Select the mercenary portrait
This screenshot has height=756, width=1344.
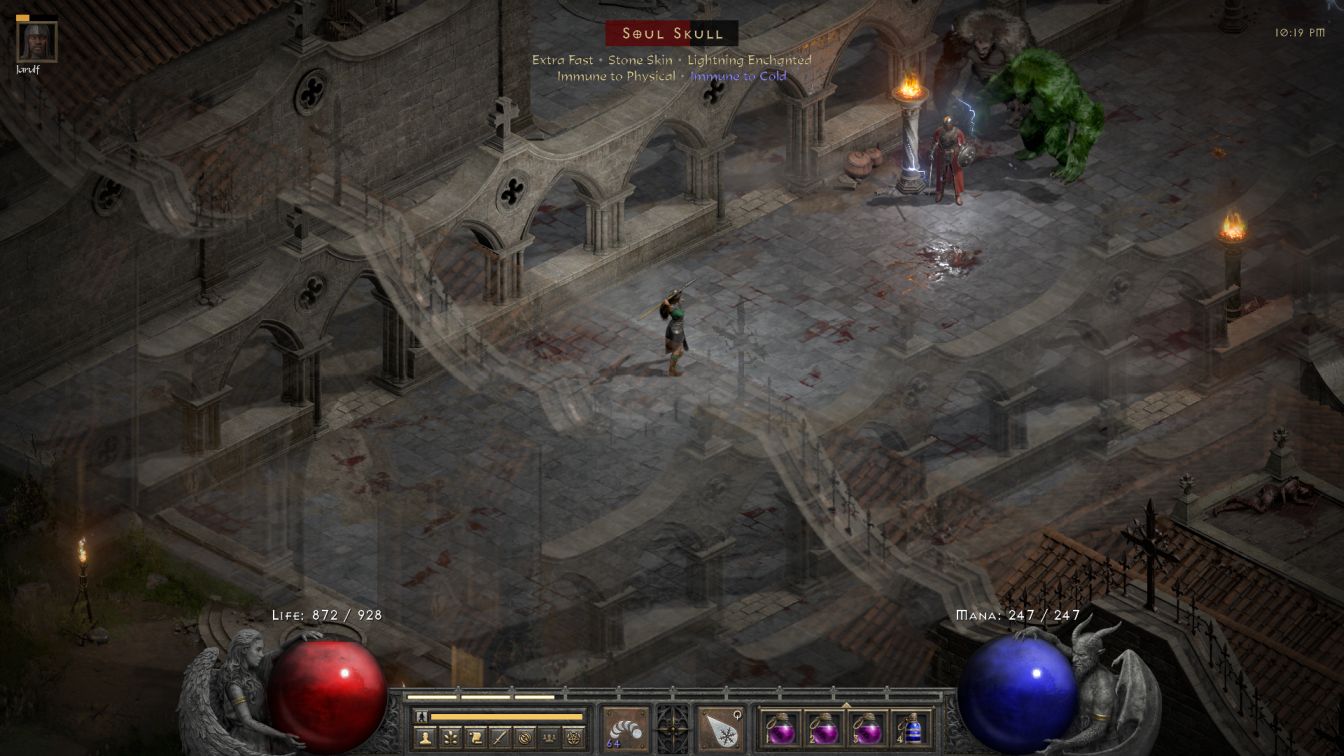click(37, 41)
